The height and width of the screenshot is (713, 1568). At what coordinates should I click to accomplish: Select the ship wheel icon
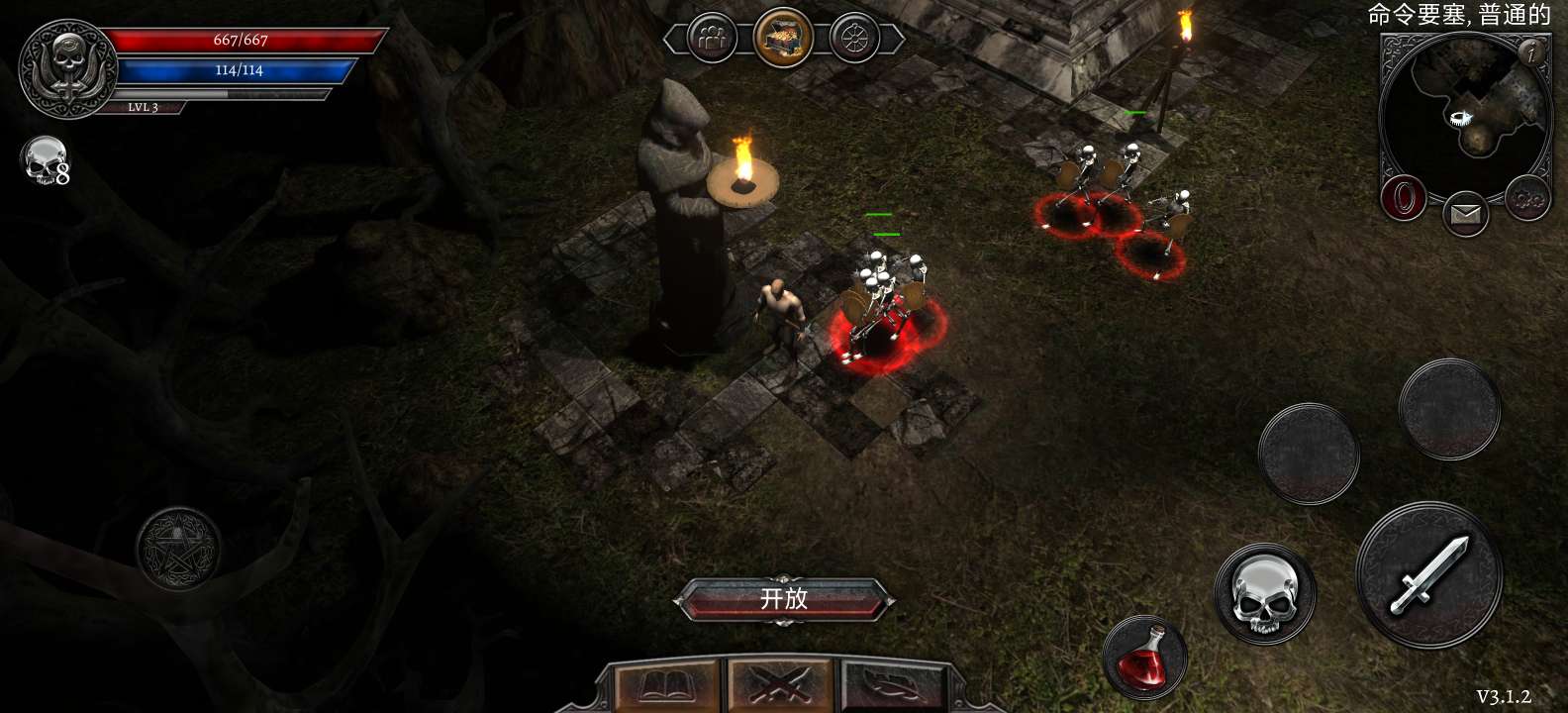click(854, 40)
